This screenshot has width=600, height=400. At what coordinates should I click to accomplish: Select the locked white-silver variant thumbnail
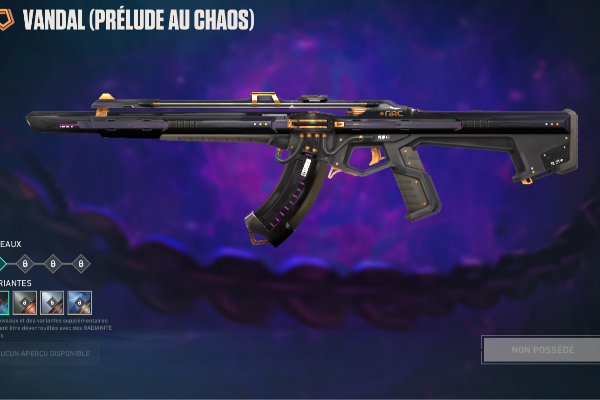52,303
